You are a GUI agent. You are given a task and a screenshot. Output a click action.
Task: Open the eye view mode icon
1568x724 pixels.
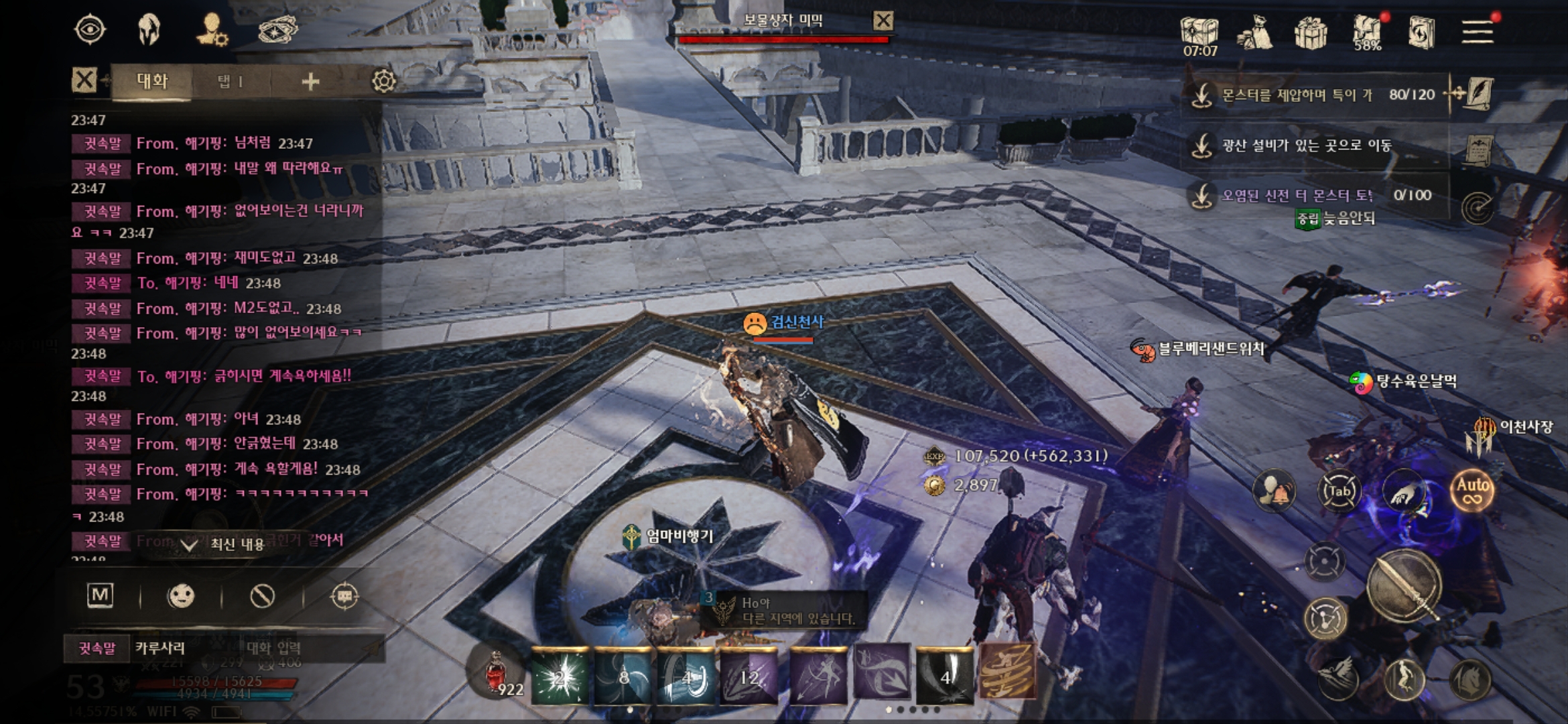click(90, 30)
